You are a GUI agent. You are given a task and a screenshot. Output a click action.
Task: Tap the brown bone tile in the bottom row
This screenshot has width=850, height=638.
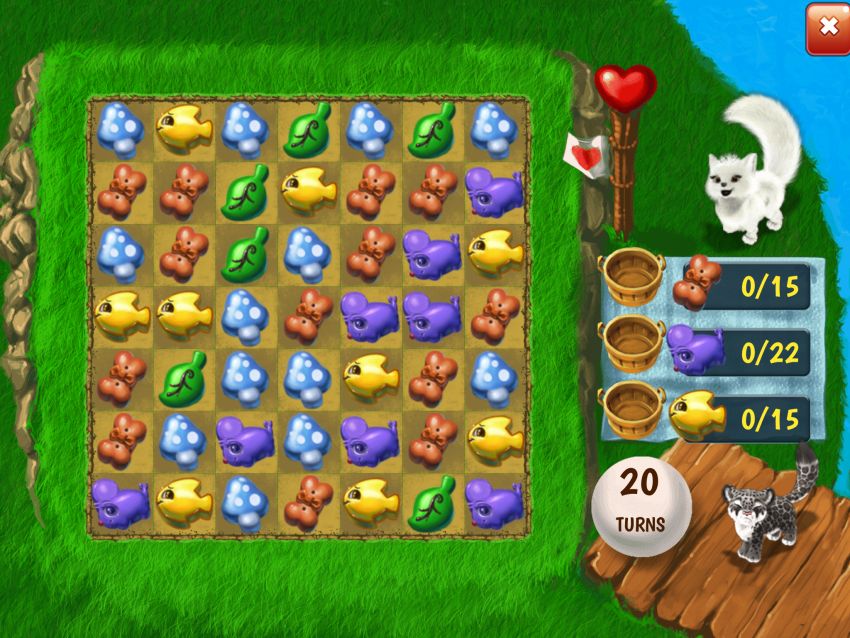[307, 500]
